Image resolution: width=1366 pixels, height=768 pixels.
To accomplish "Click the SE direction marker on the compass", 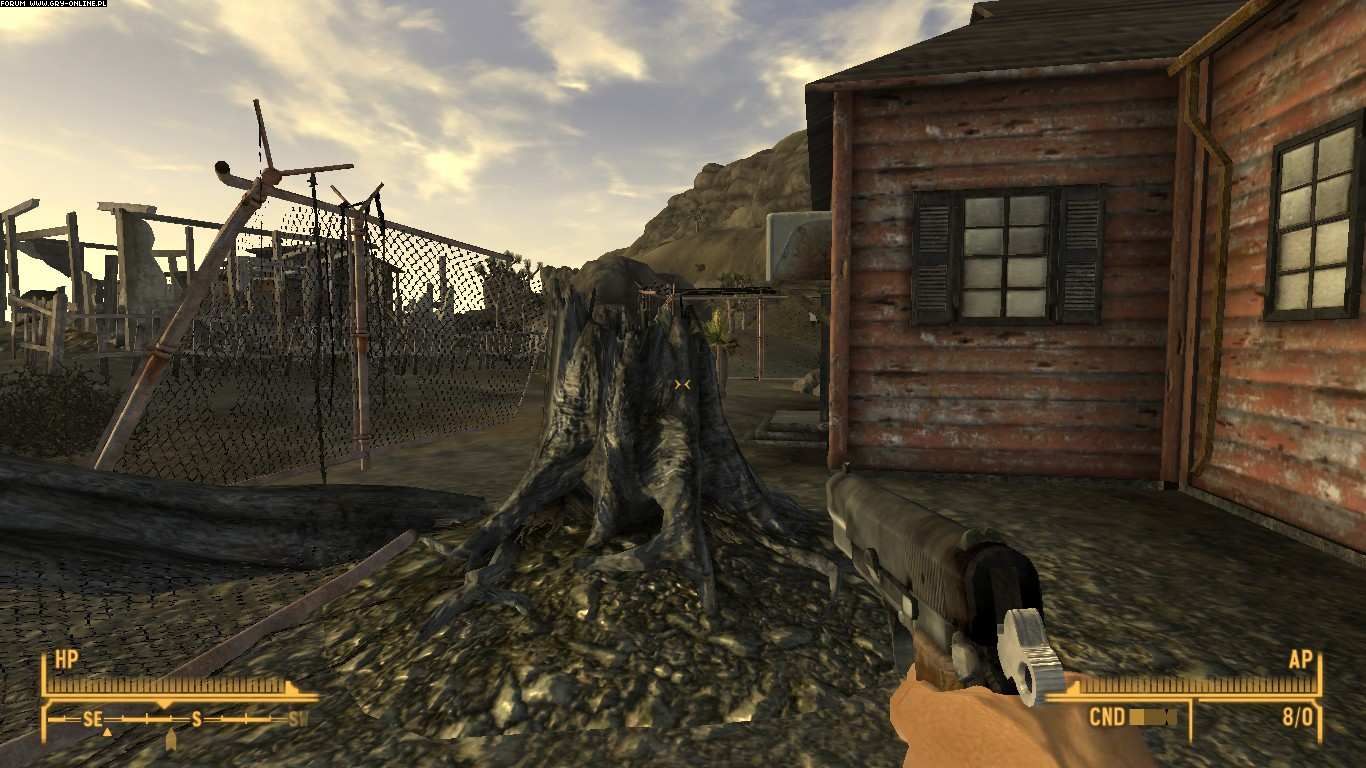I will 93,719.
